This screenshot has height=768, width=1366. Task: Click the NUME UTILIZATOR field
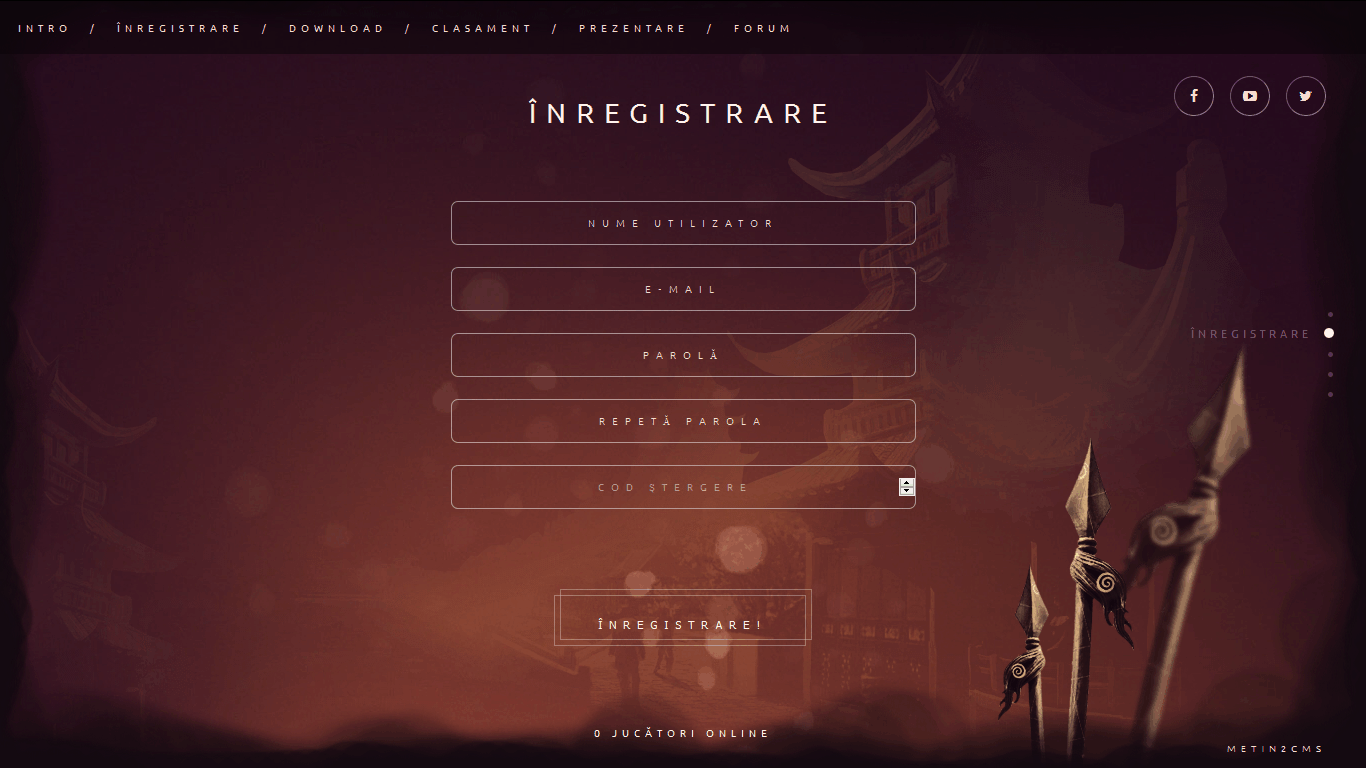coord(683,223)
